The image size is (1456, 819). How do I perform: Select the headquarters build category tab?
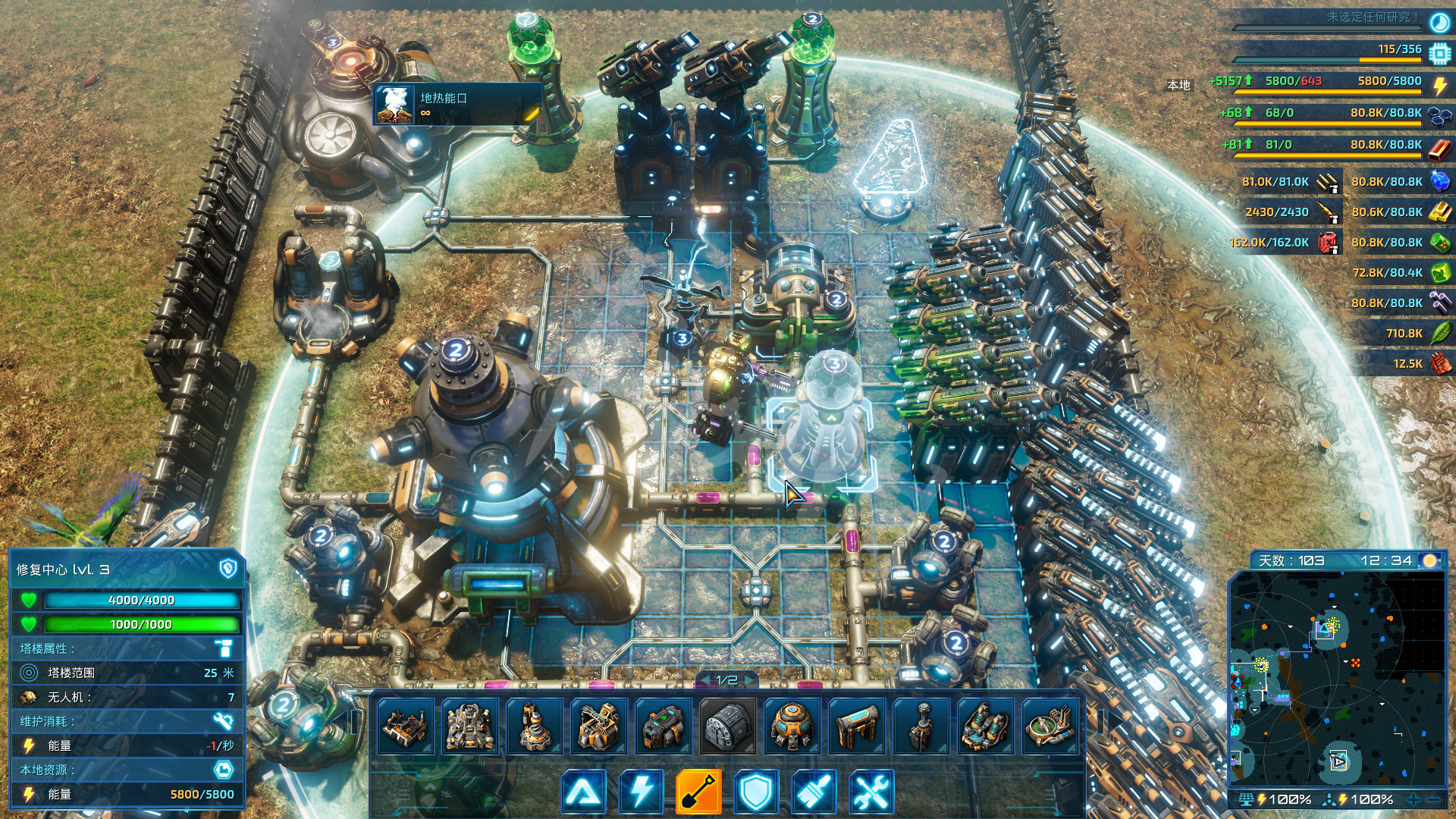tap(584, 792)
